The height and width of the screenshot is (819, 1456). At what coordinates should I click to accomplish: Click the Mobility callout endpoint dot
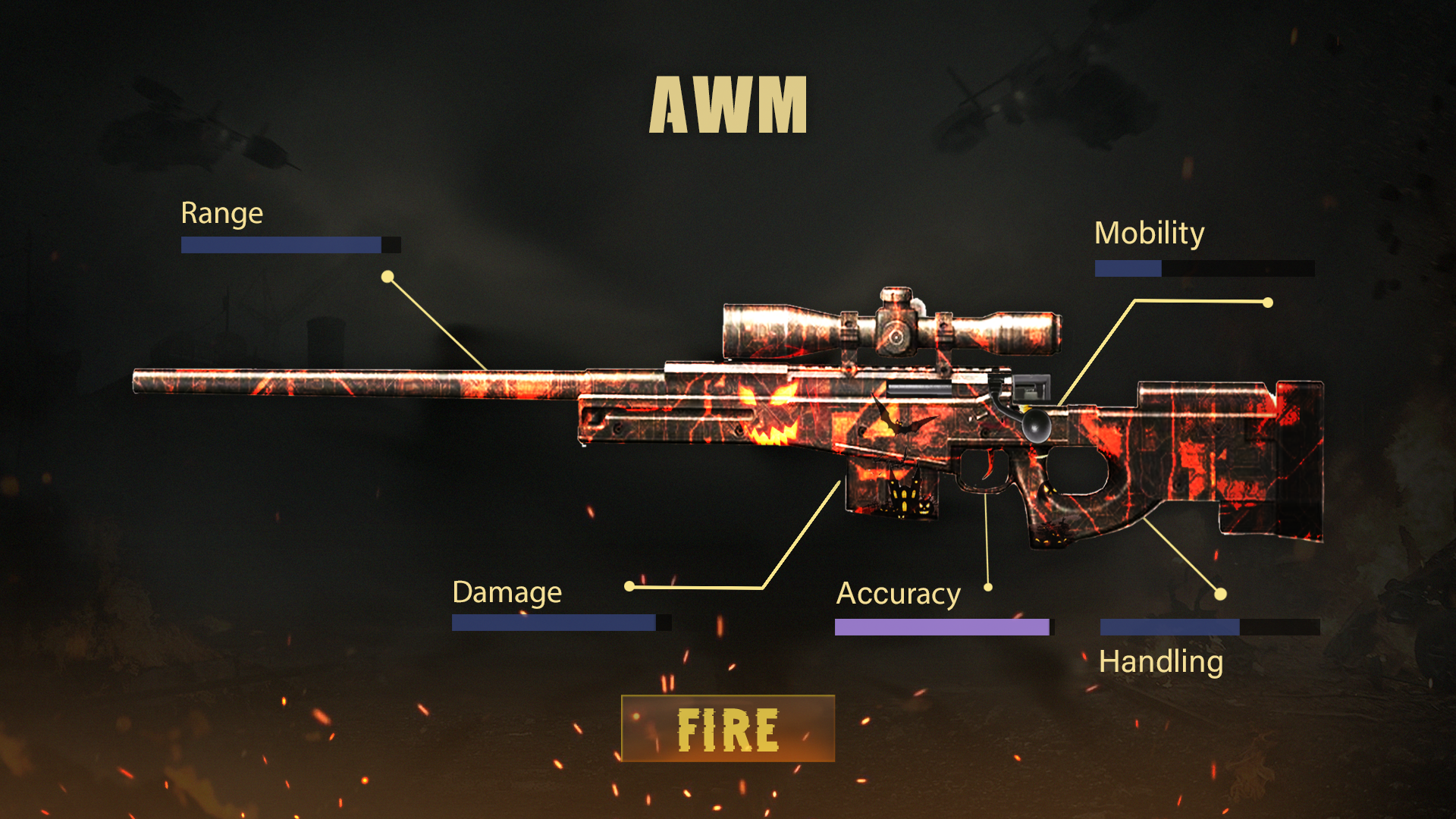click(1268, 302)
